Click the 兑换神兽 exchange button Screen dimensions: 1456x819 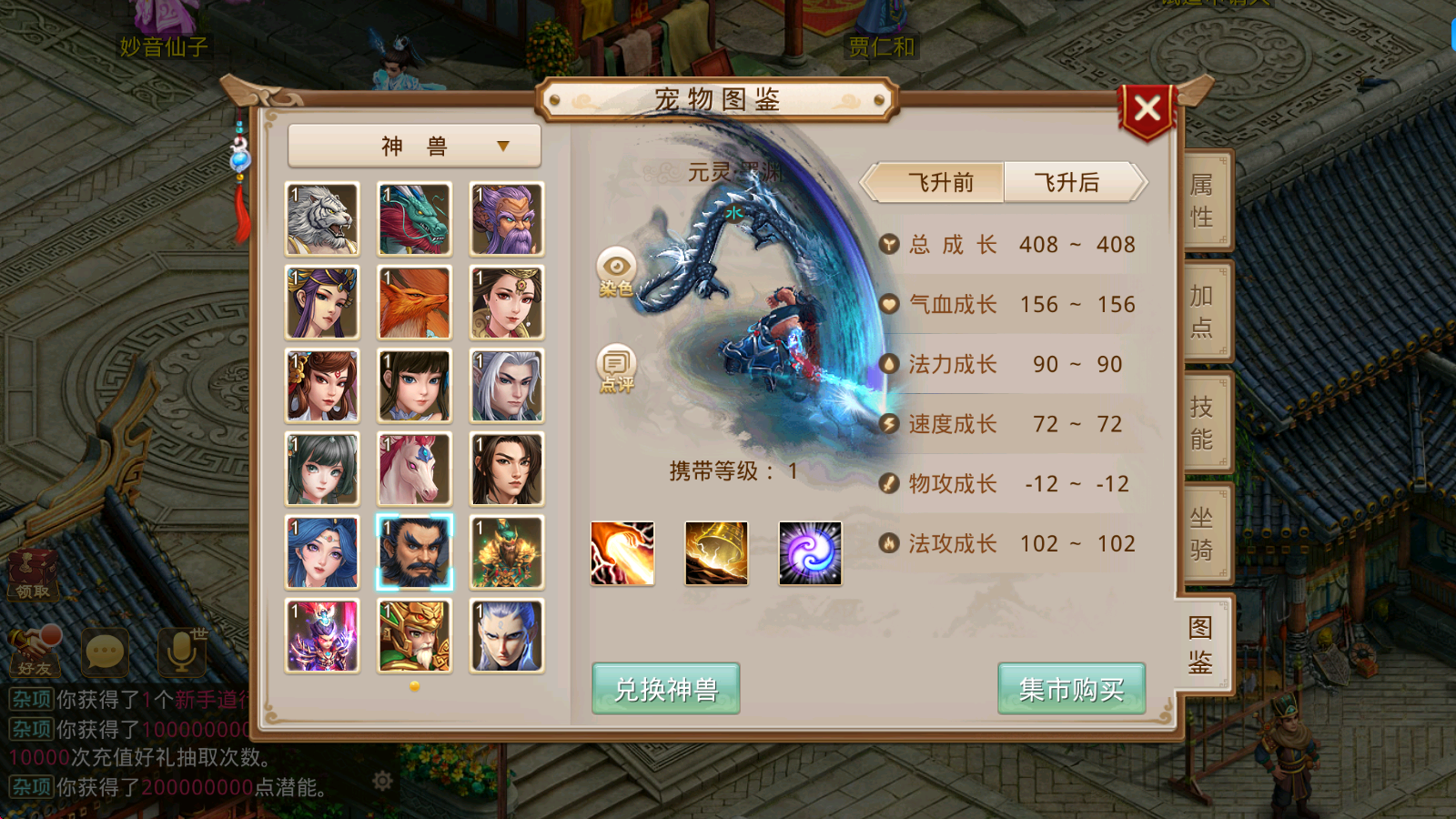coord(665,689)
